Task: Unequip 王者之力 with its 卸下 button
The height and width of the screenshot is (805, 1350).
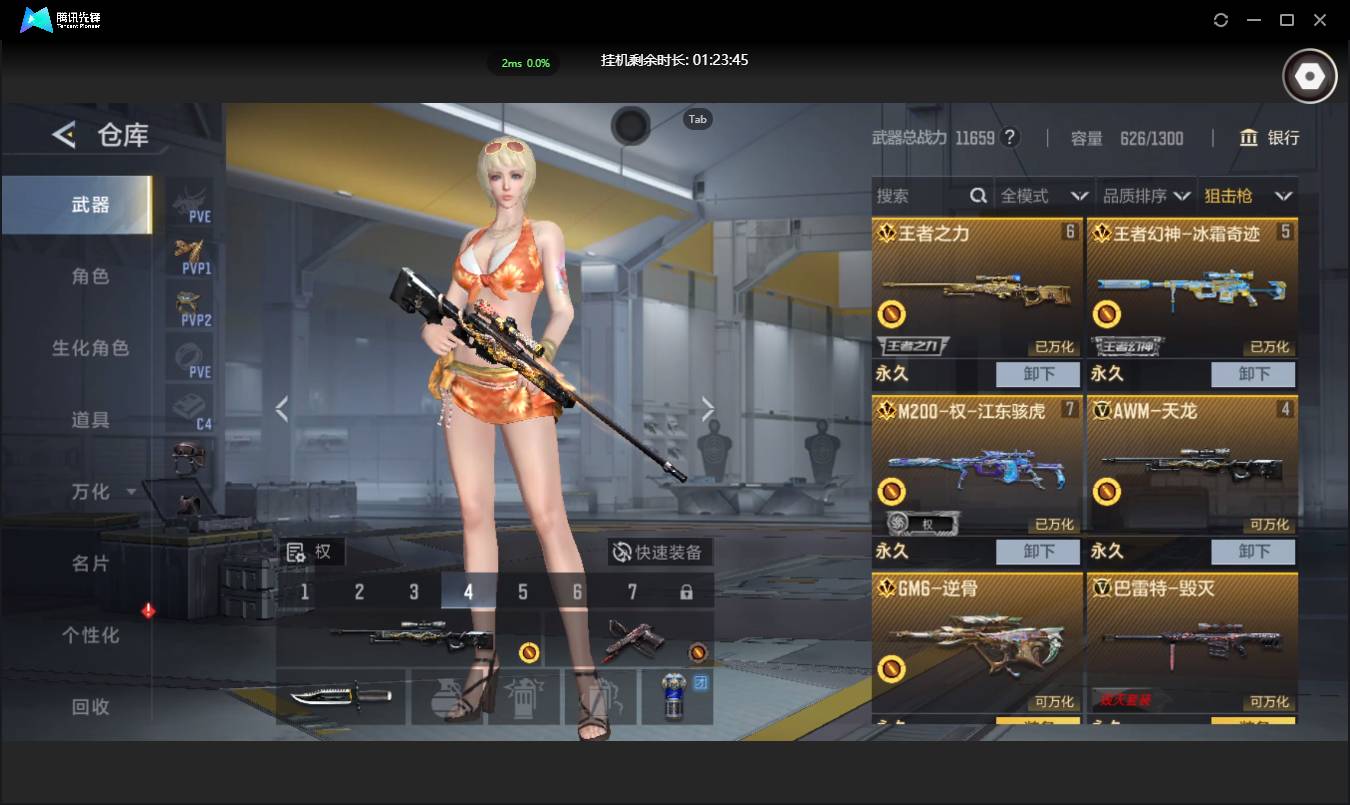Action: click(x=1038, y=375)
